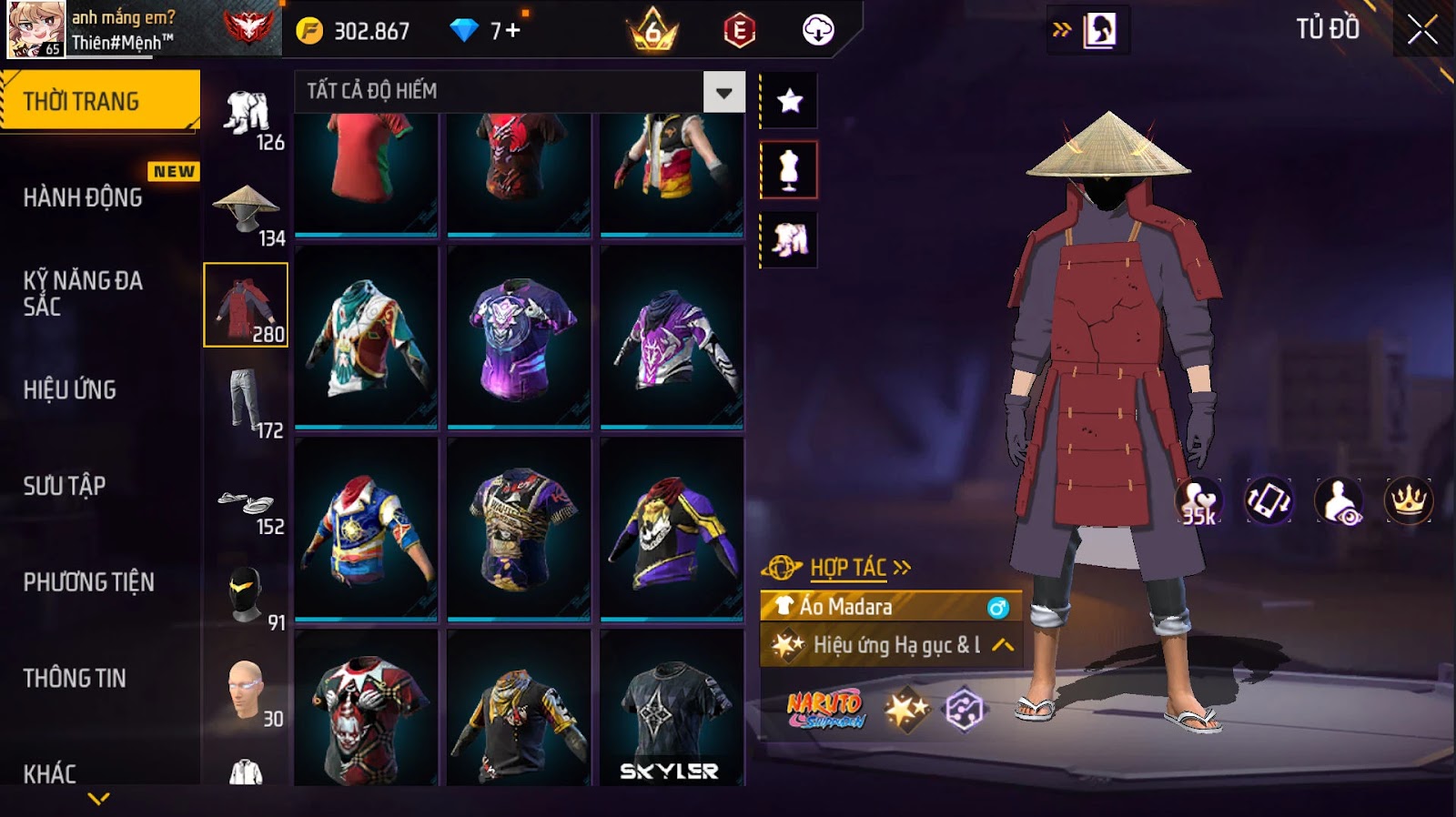Open the Thời Trang tab
Image resolution: width=1456 pixels, height=817 pixels.
(x=100, y=101)
